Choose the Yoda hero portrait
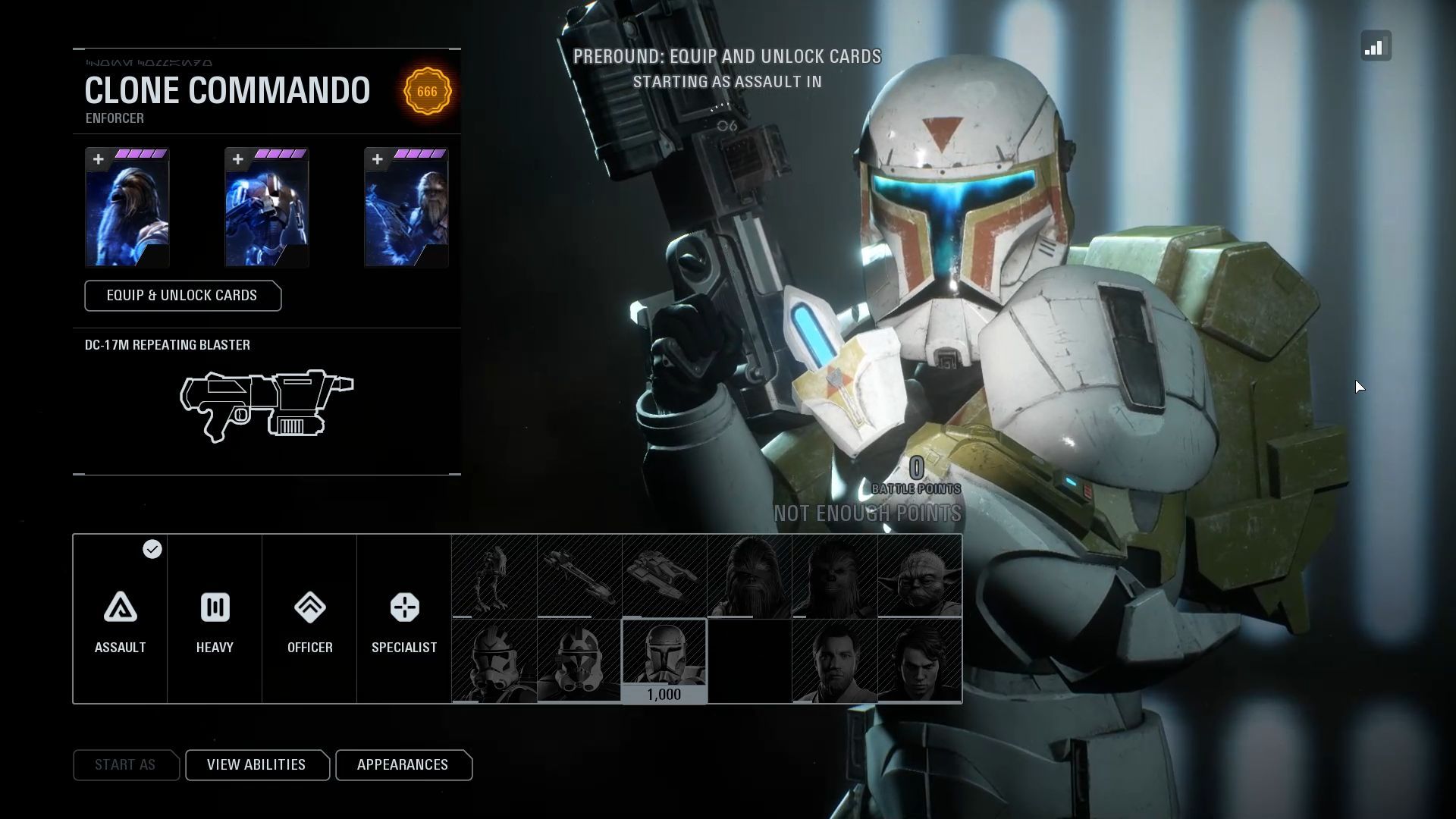This screenshot has height=819, width=1456. pos(919,576)
